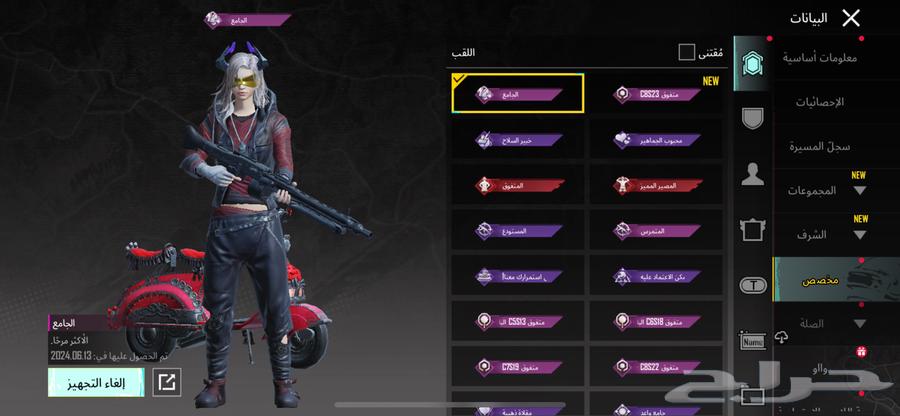This screenshot has height=416, width=900.
Task: Choose the Weapon Expert (خبير السلاح) title
Action: pos(517,140)
